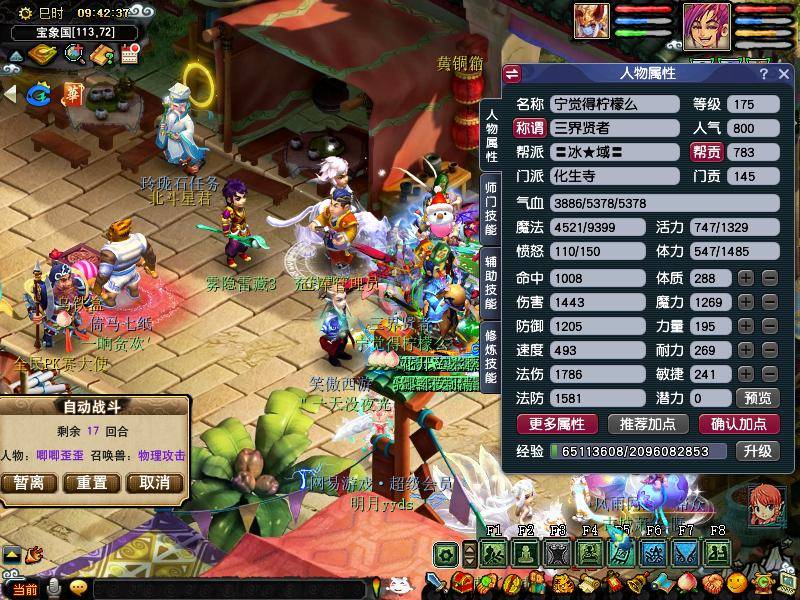Cancel auto-battle with 取消
Viewport: 800px width, 600px height.
click(154, 483)
